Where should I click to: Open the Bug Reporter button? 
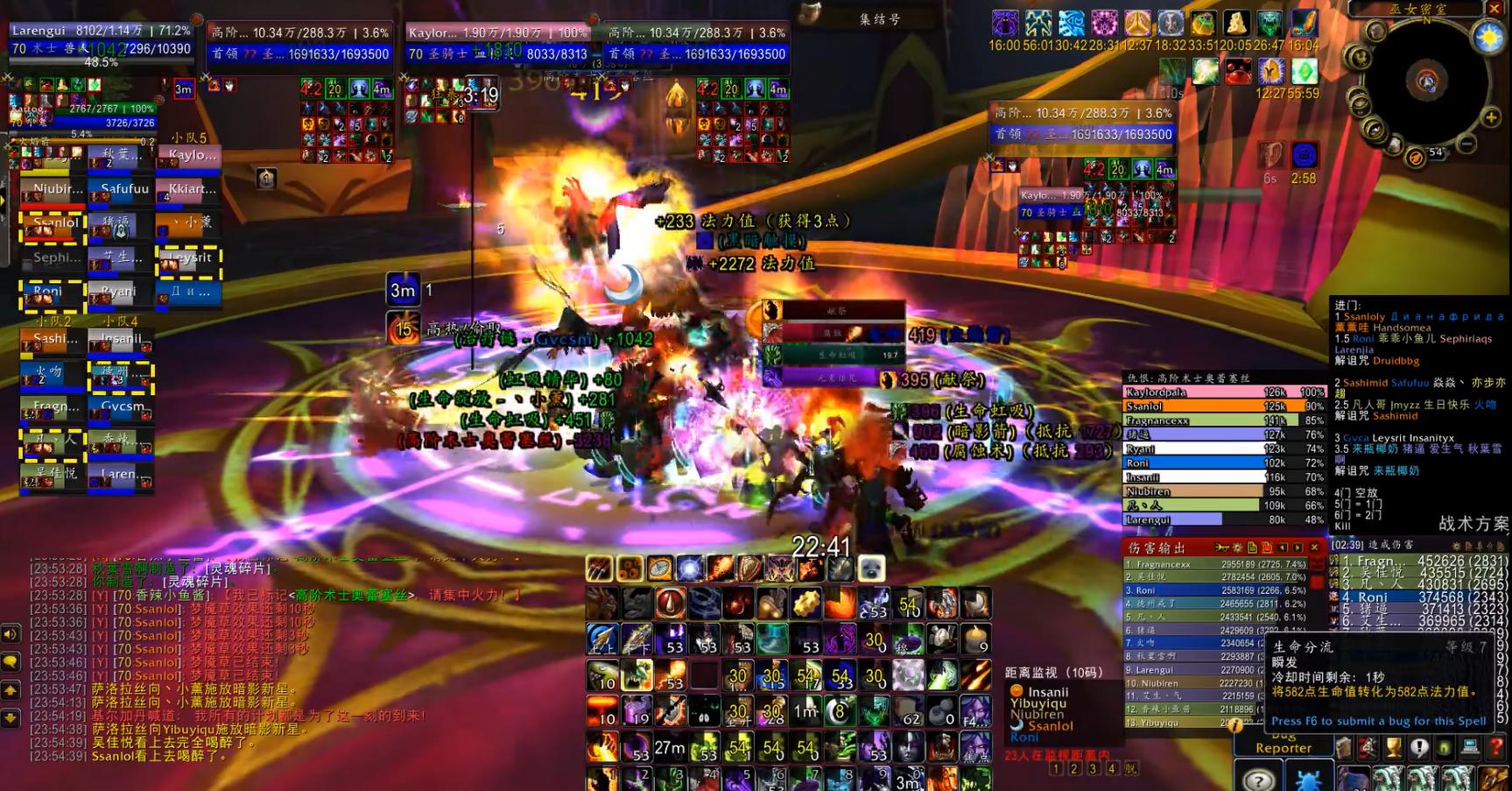point(1283,745)
